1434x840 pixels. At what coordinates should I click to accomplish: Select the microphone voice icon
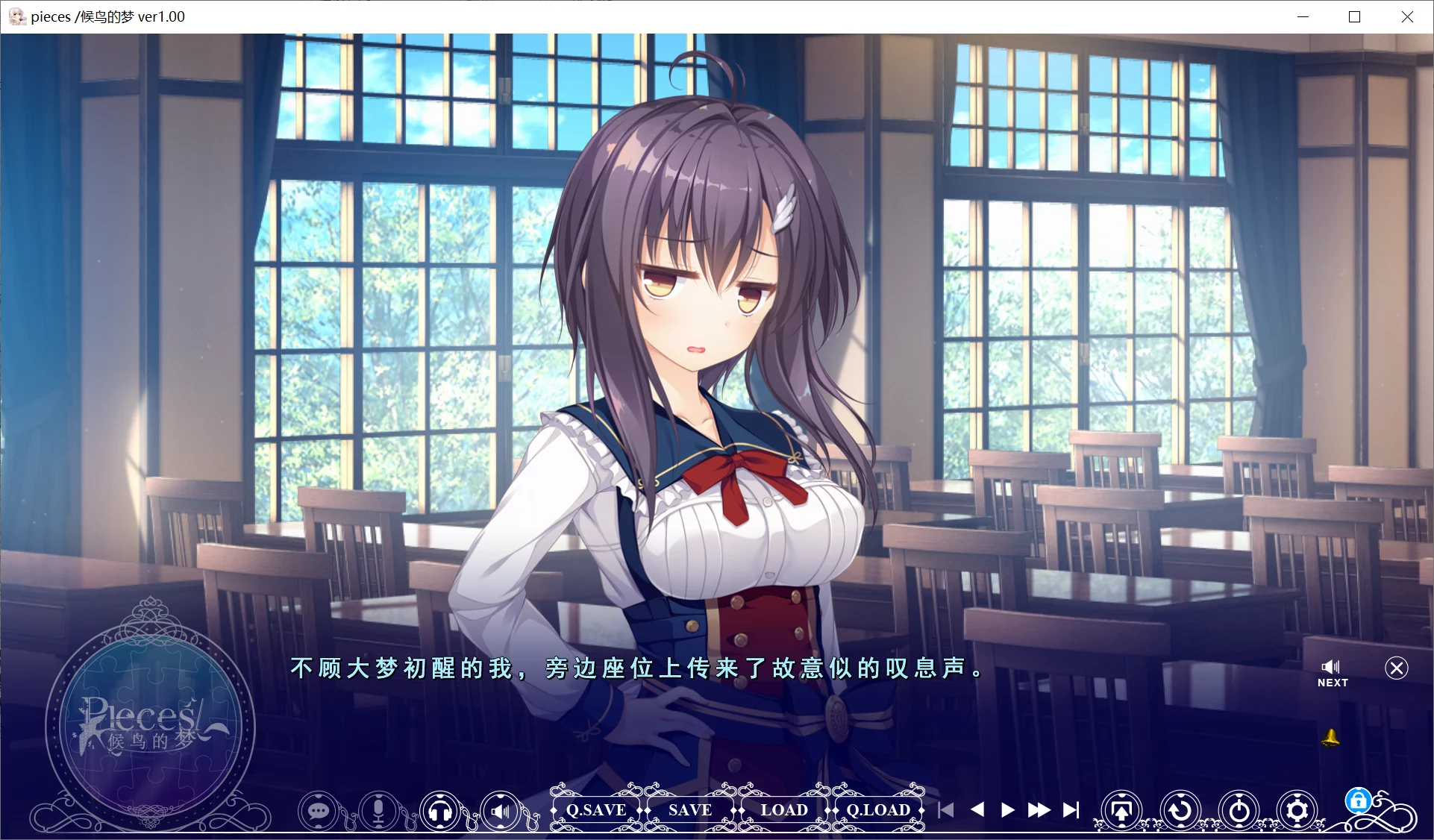point(379,810)
